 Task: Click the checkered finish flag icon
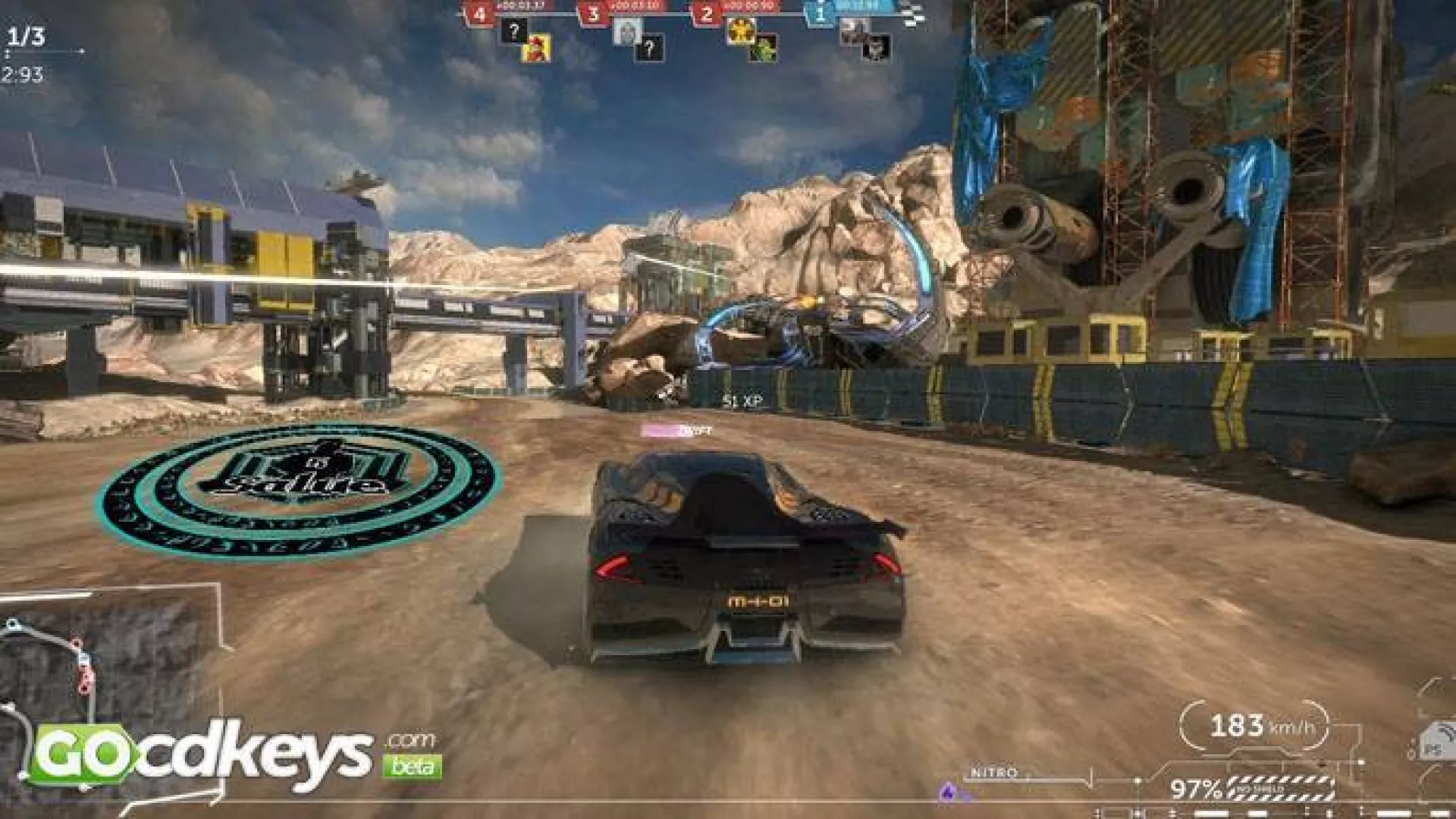pos(913,14)
